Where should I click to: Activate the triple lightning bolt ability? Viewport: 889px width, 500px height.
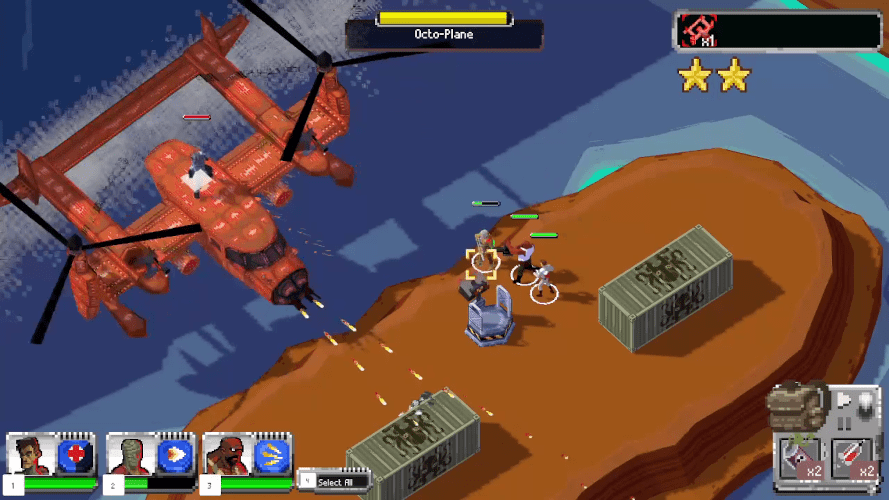point(271,455)
